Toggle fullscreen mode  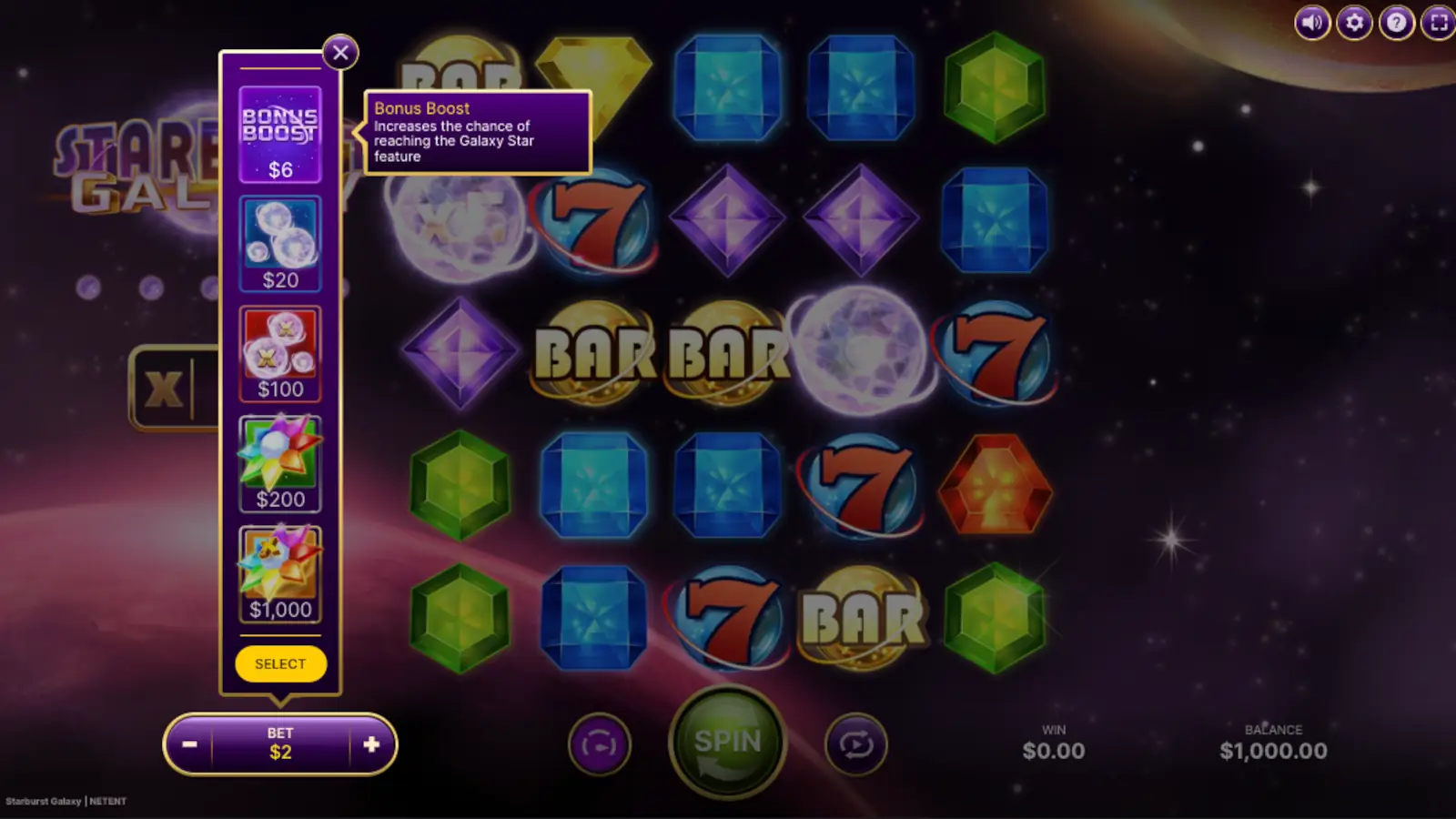[1438, 24]
